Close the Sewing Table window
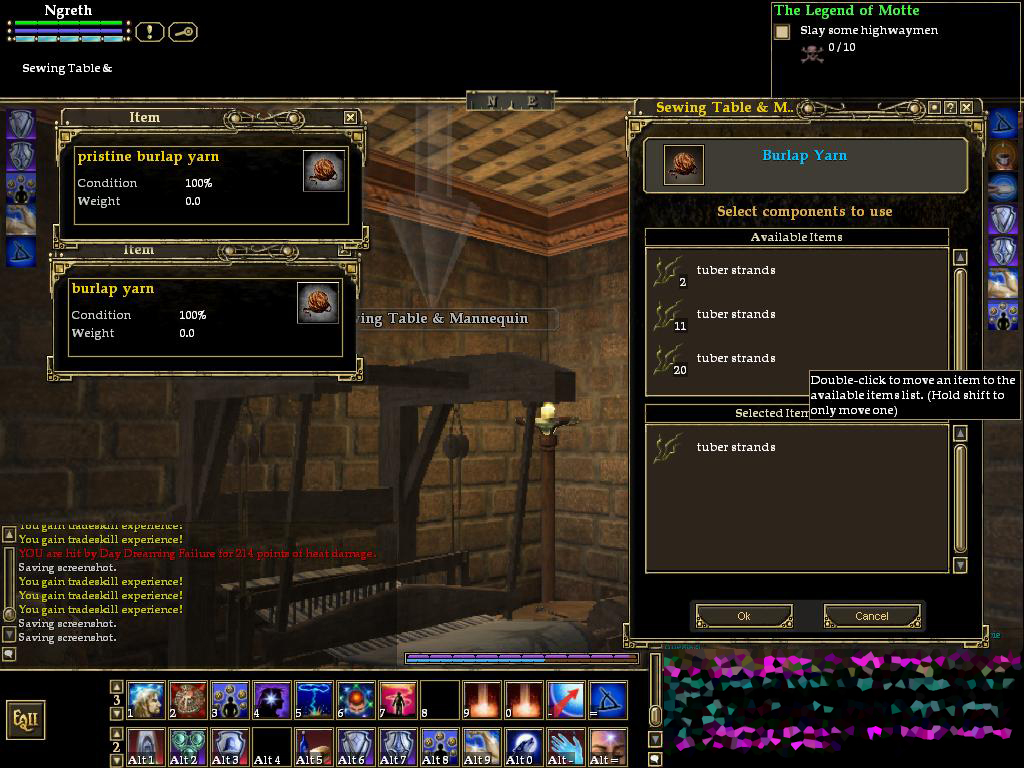1024x768 pixels. pyautogui.click(x=968, y=107)
